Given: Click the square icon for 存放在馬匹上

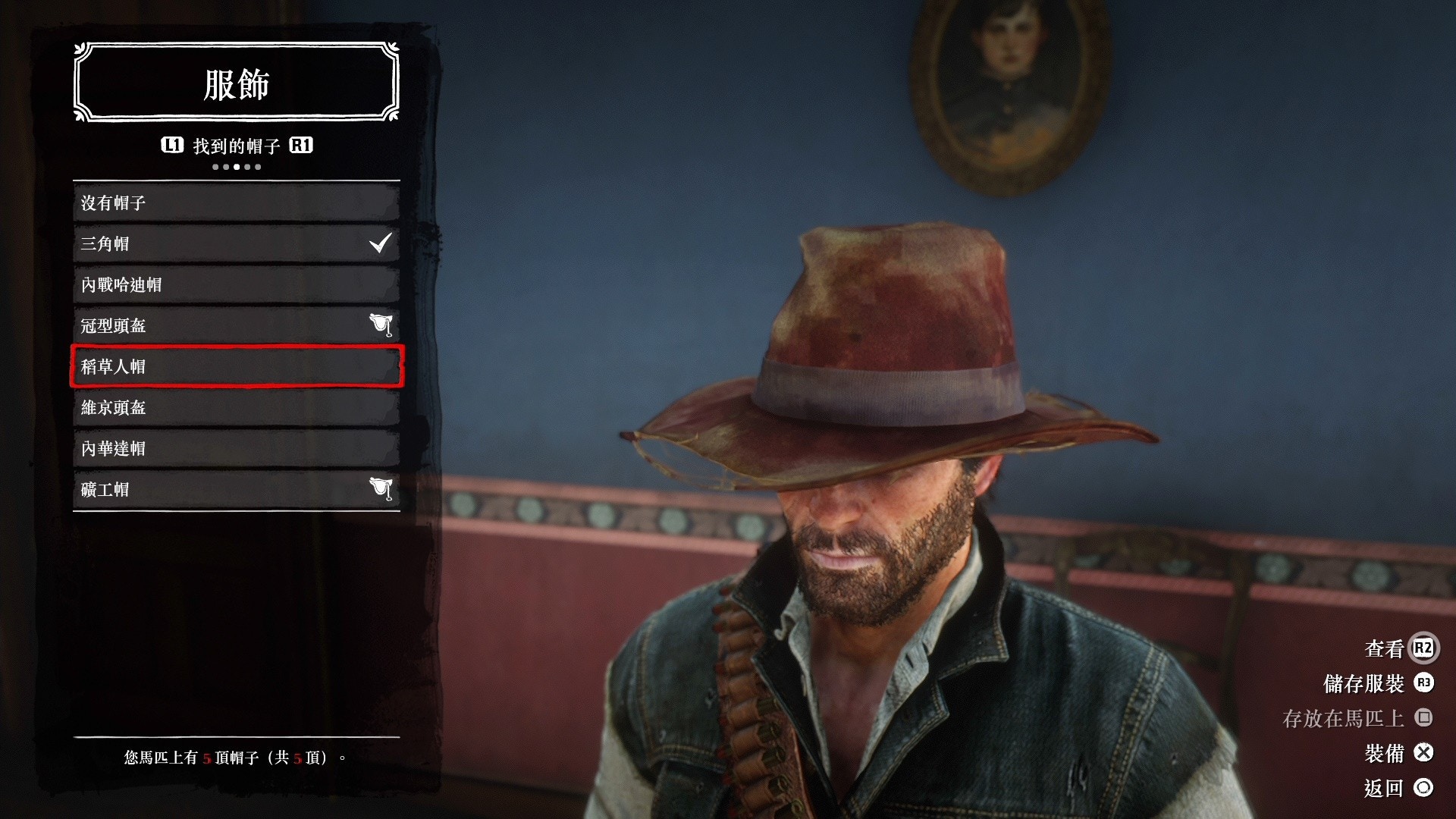Looking at the screenshot, I should point(1424,717).
